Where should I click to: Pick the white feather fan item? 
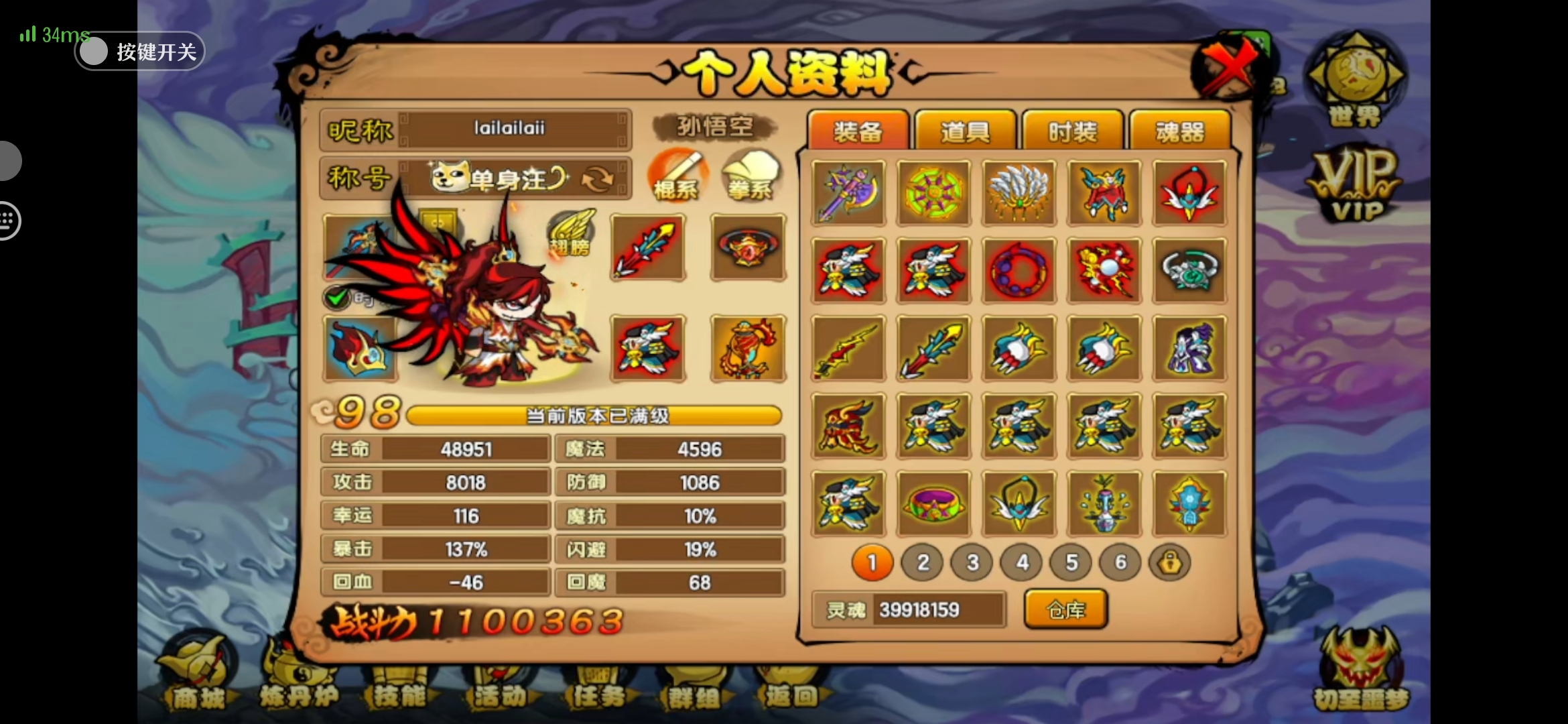click(x=1019, y=193)
